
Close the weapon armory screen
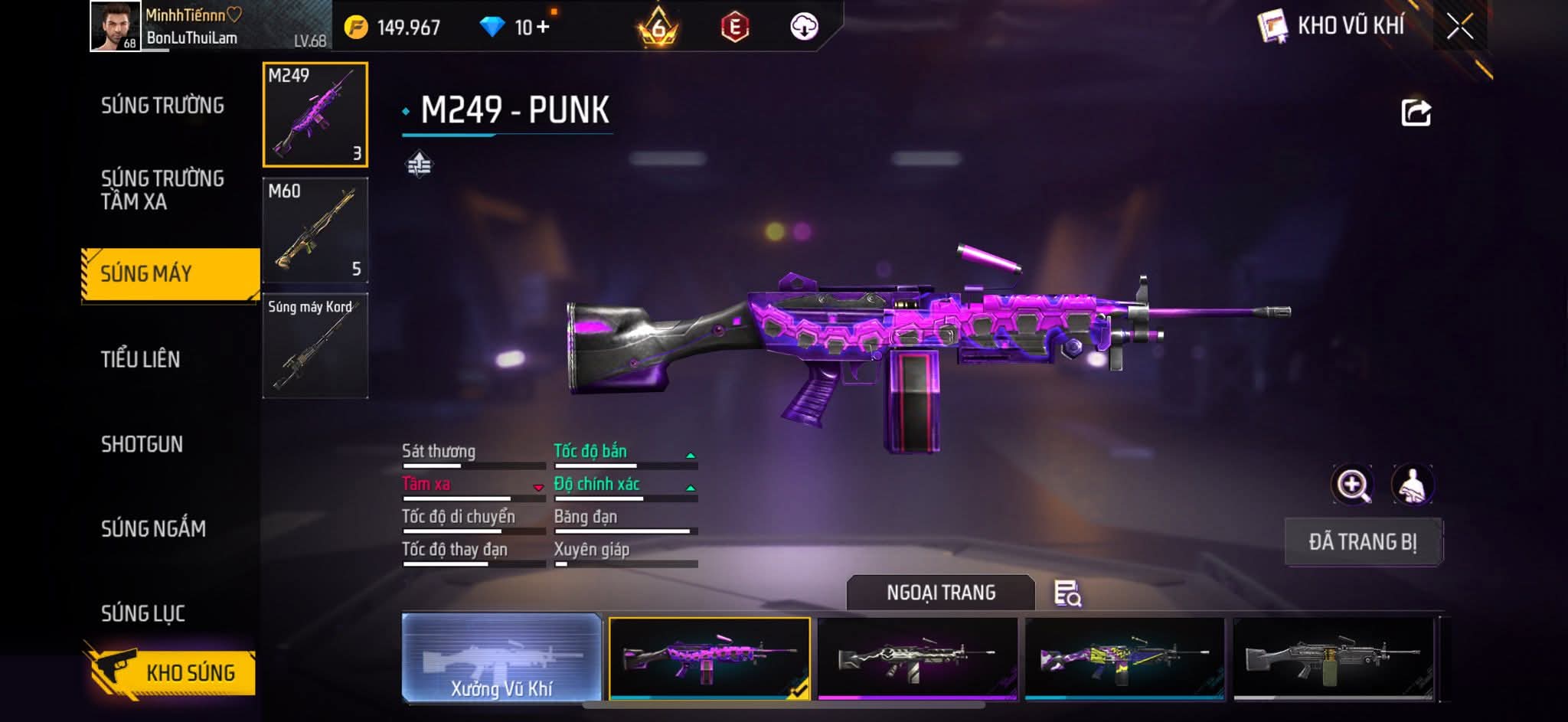[1460, 27]
